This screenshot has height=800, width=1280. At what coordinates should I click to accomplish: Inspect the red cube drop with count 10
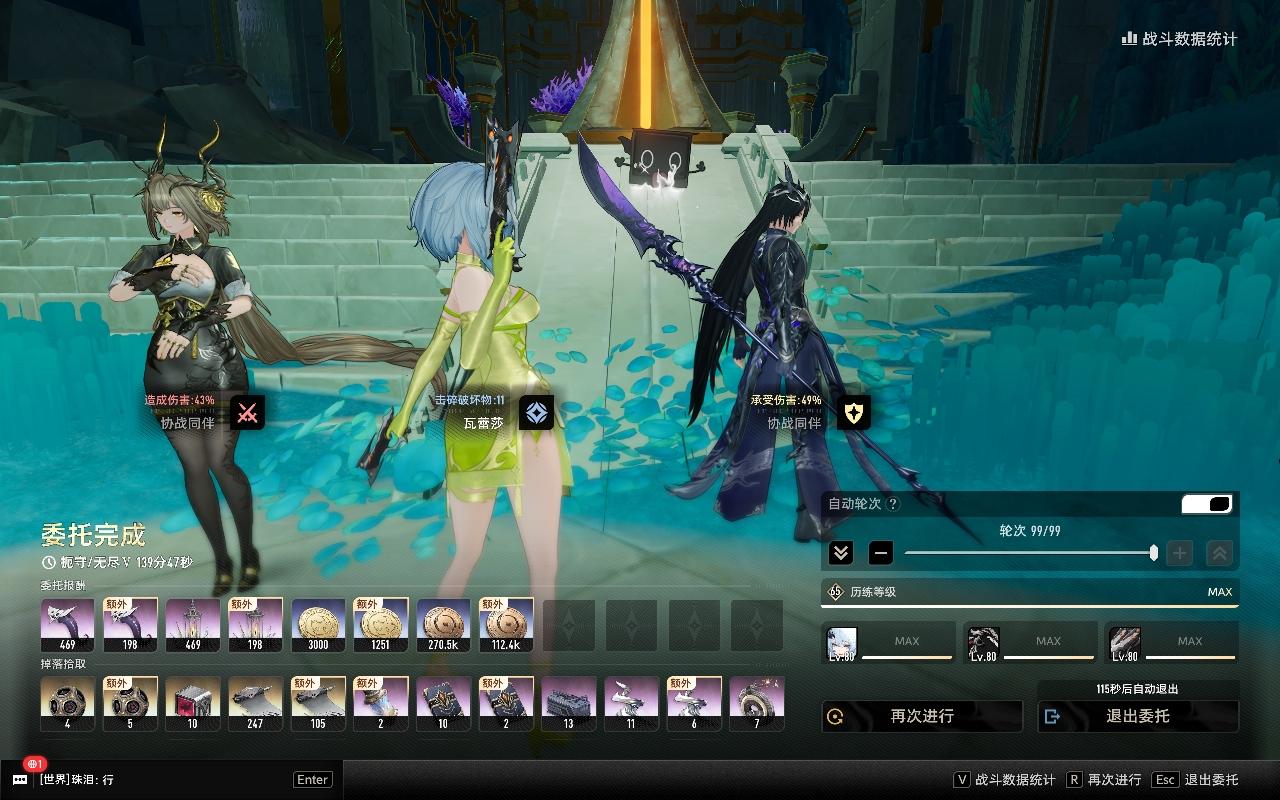(x=193, y=703)
